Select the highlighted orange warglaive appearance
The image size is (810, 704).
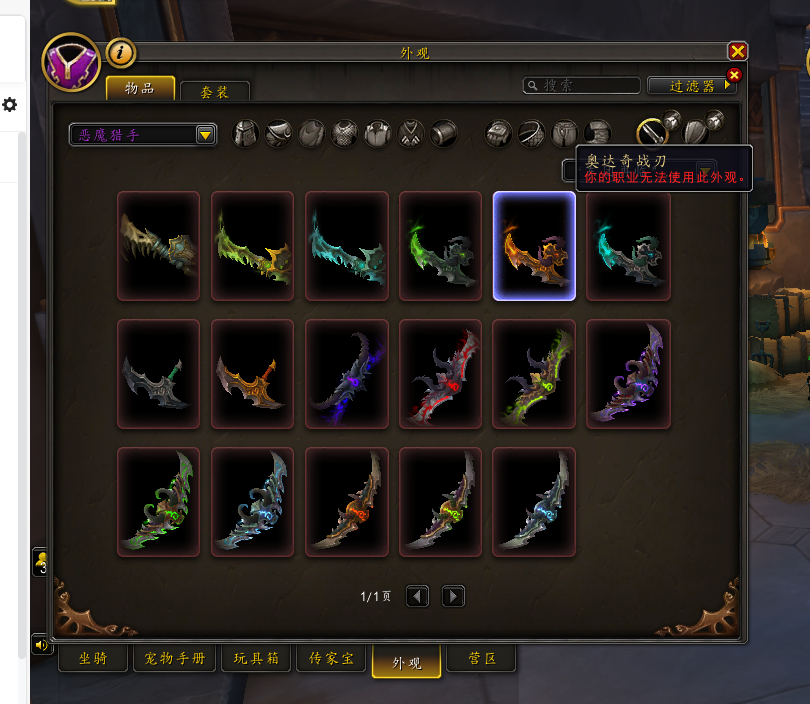(x=534, y=246)
